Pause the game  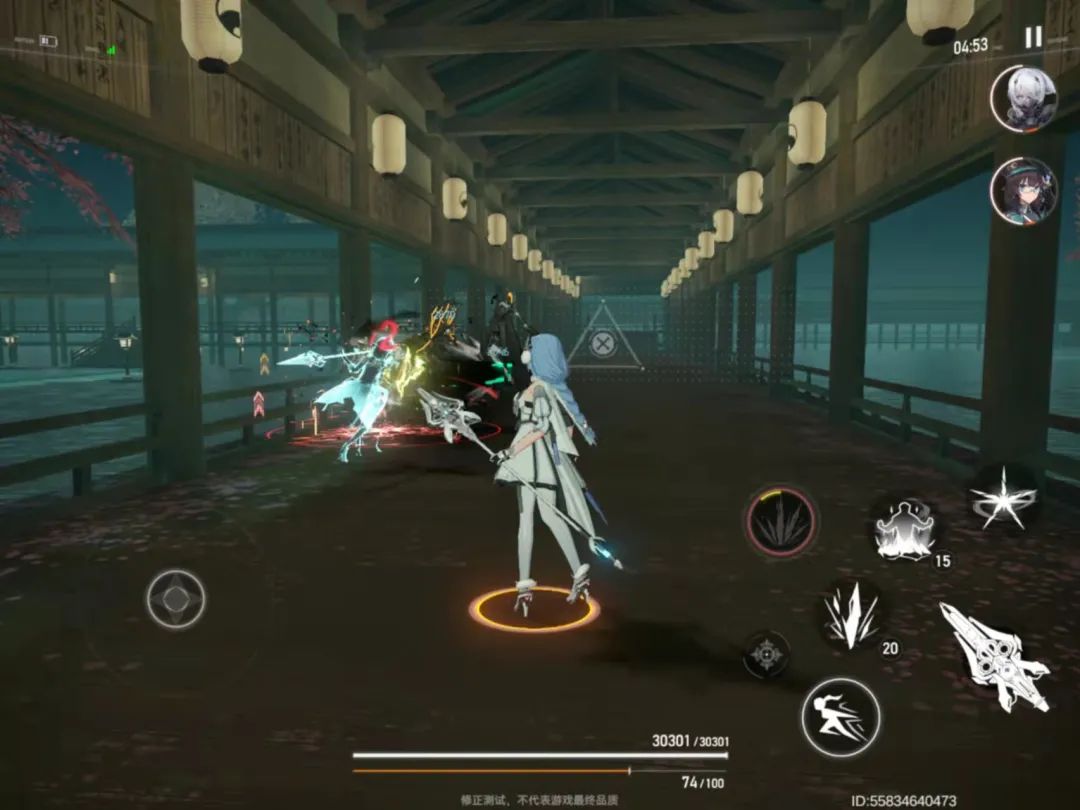pyautogui.click(x=1033, y=38)
